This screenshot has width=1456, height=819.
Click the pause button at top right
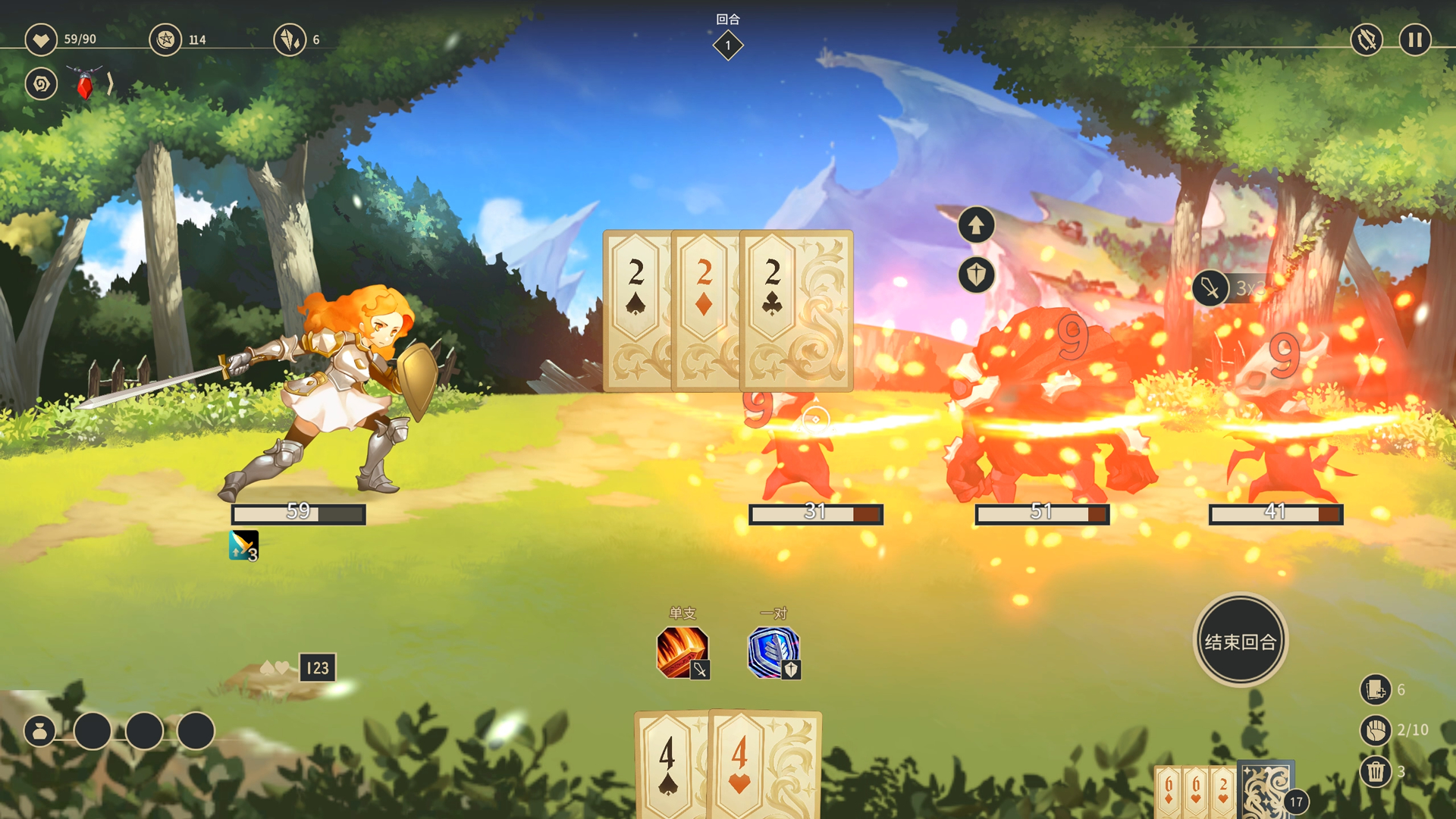pos(1414,39)
